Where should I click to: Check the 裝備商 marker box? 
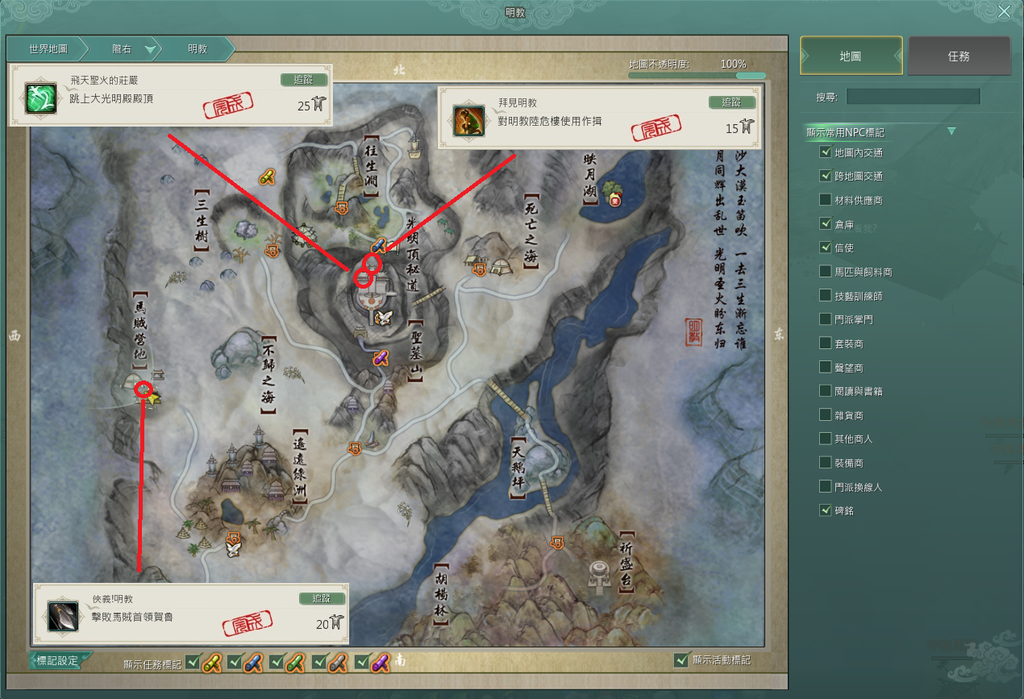825,463
